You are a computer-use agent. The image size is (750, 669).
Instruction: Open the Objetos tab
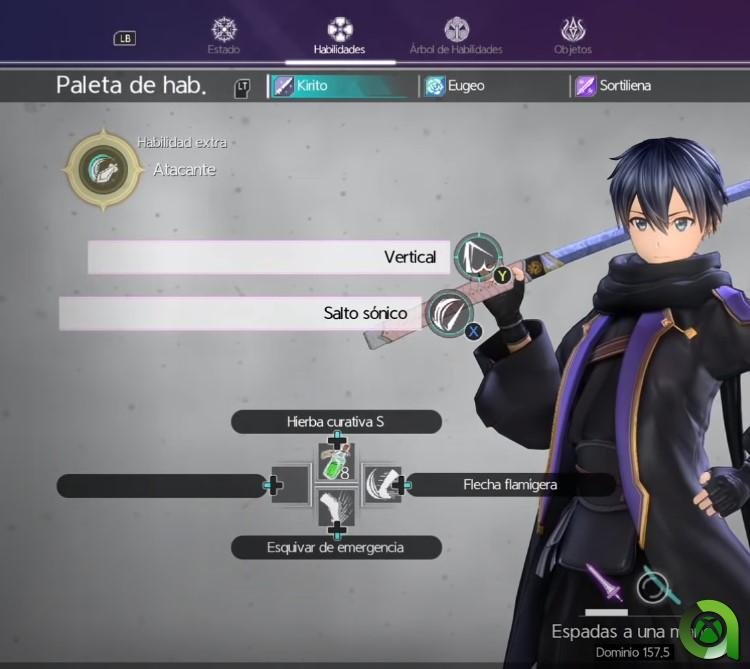[573, 36]
